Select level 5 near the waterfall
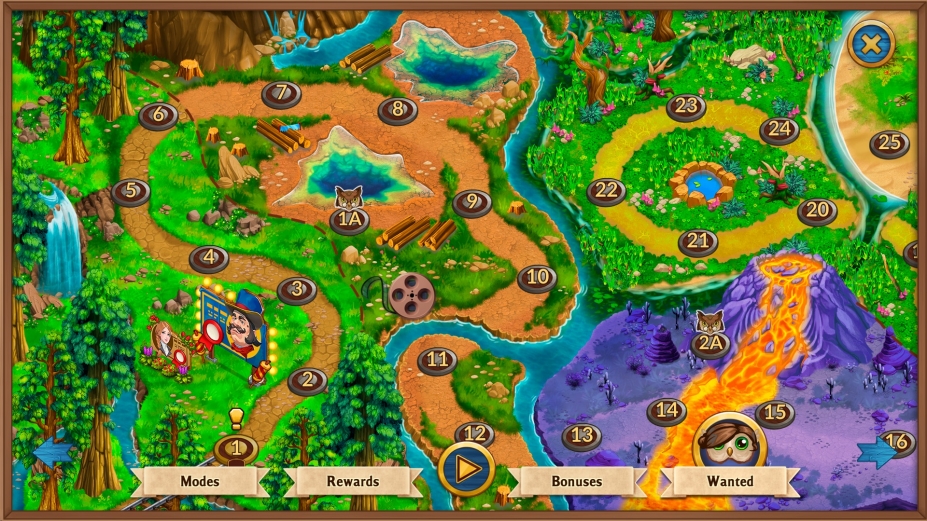This screenshot has width=927, height=521. (x=131, y=190)
